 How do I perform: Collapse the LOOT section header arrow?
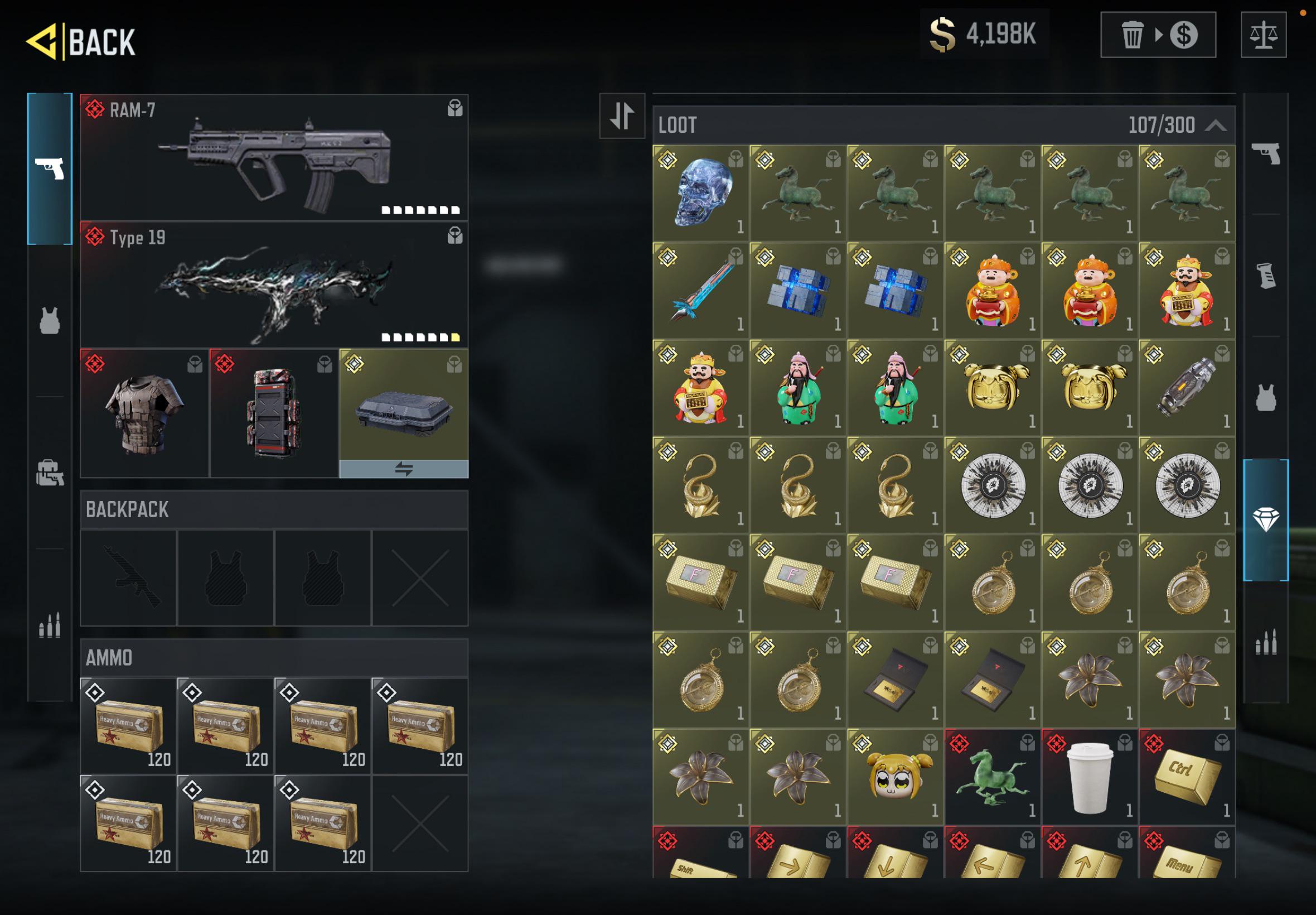pos(1215,126)
